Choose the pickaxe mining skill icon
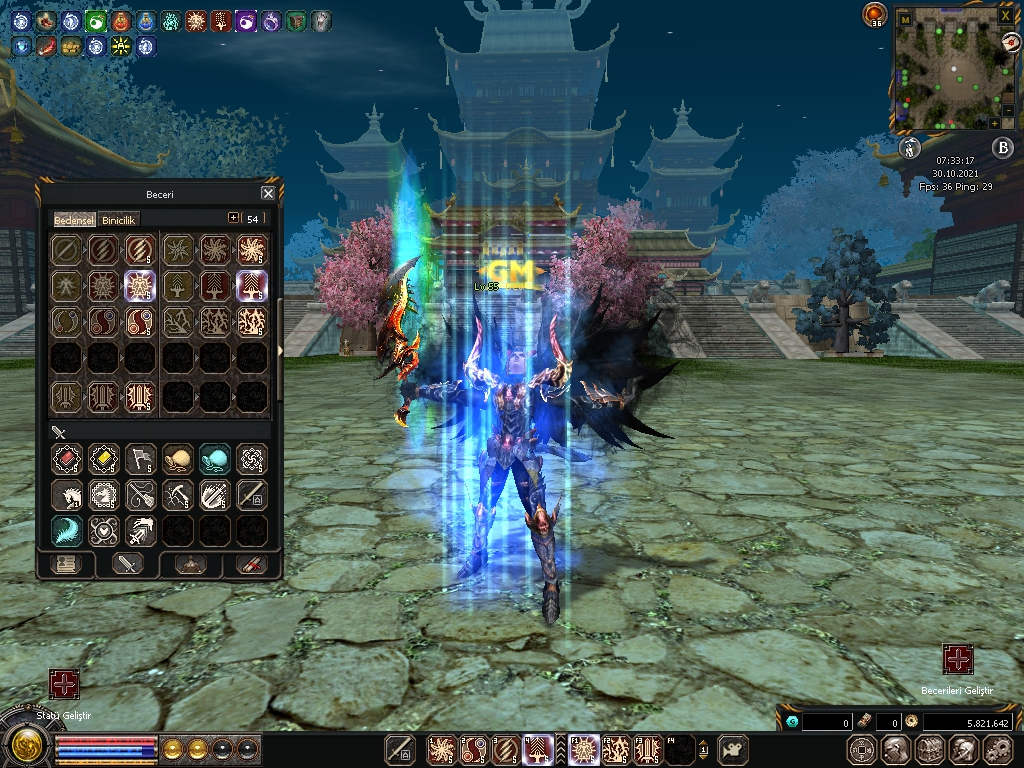 click(x=178, y=494)
